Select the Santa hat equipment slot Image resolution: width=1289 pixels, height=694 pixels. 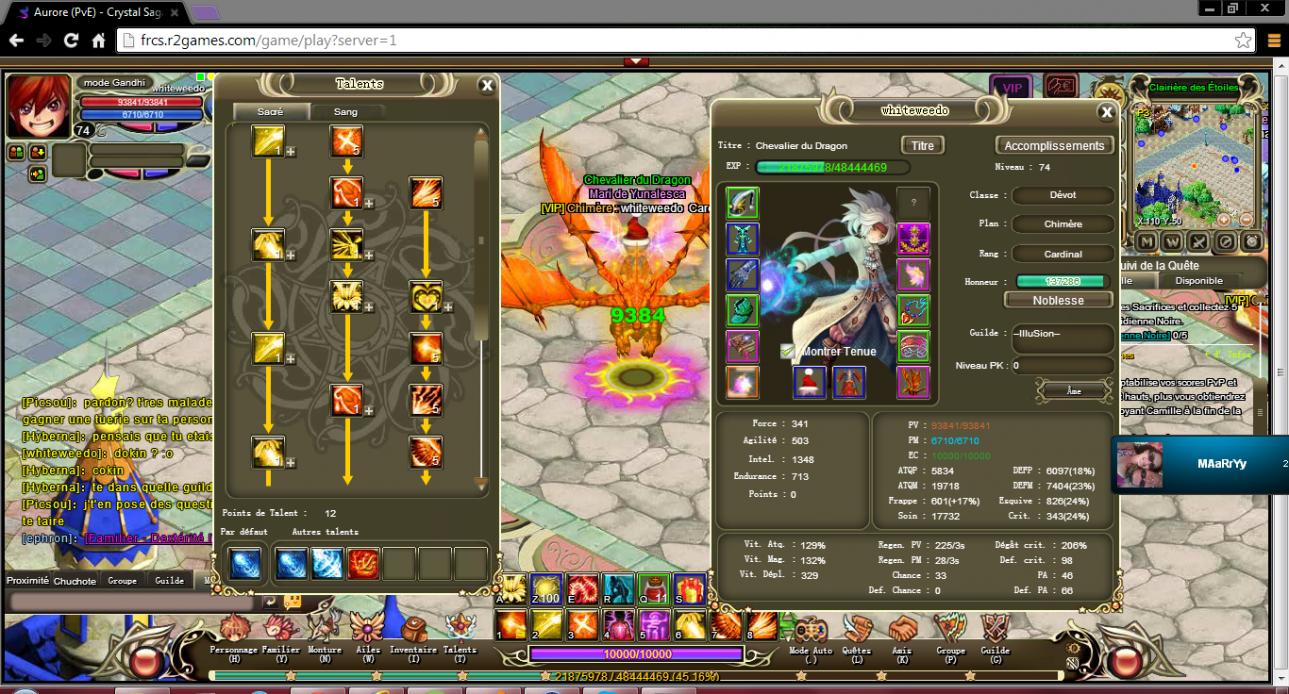pos(809,382)
